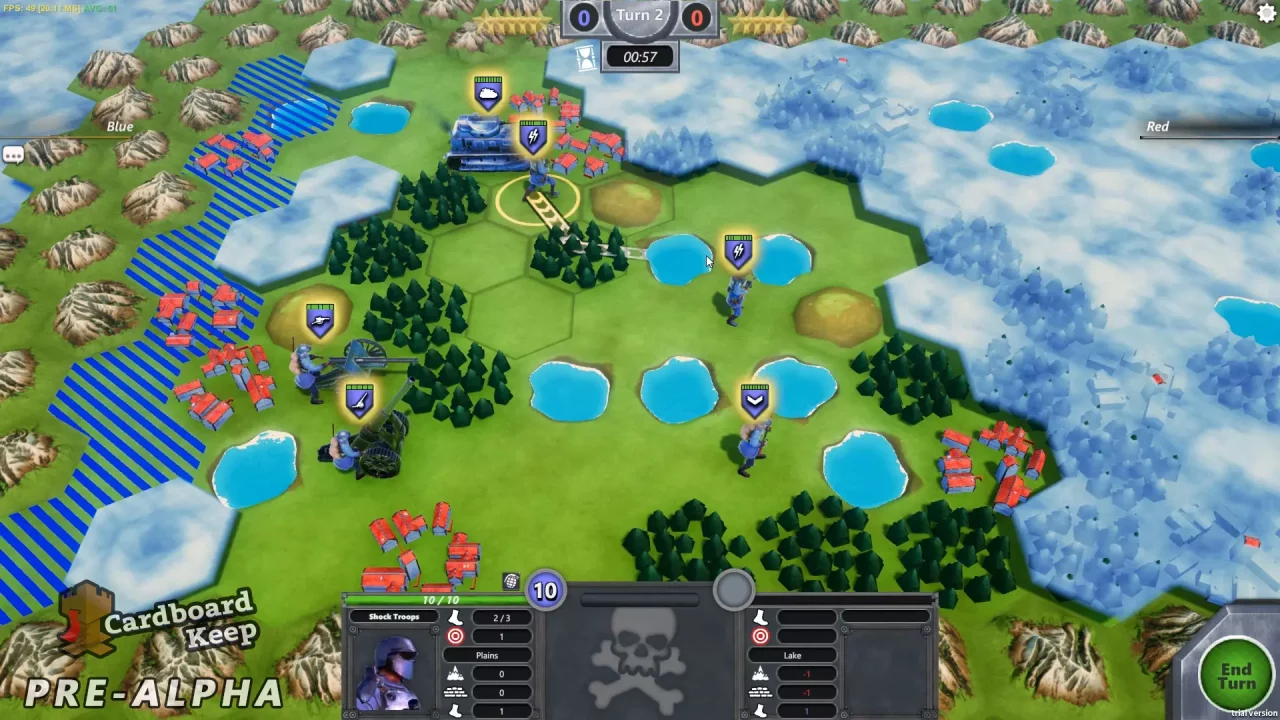Select the lightning shield badge near the lake

738,249
